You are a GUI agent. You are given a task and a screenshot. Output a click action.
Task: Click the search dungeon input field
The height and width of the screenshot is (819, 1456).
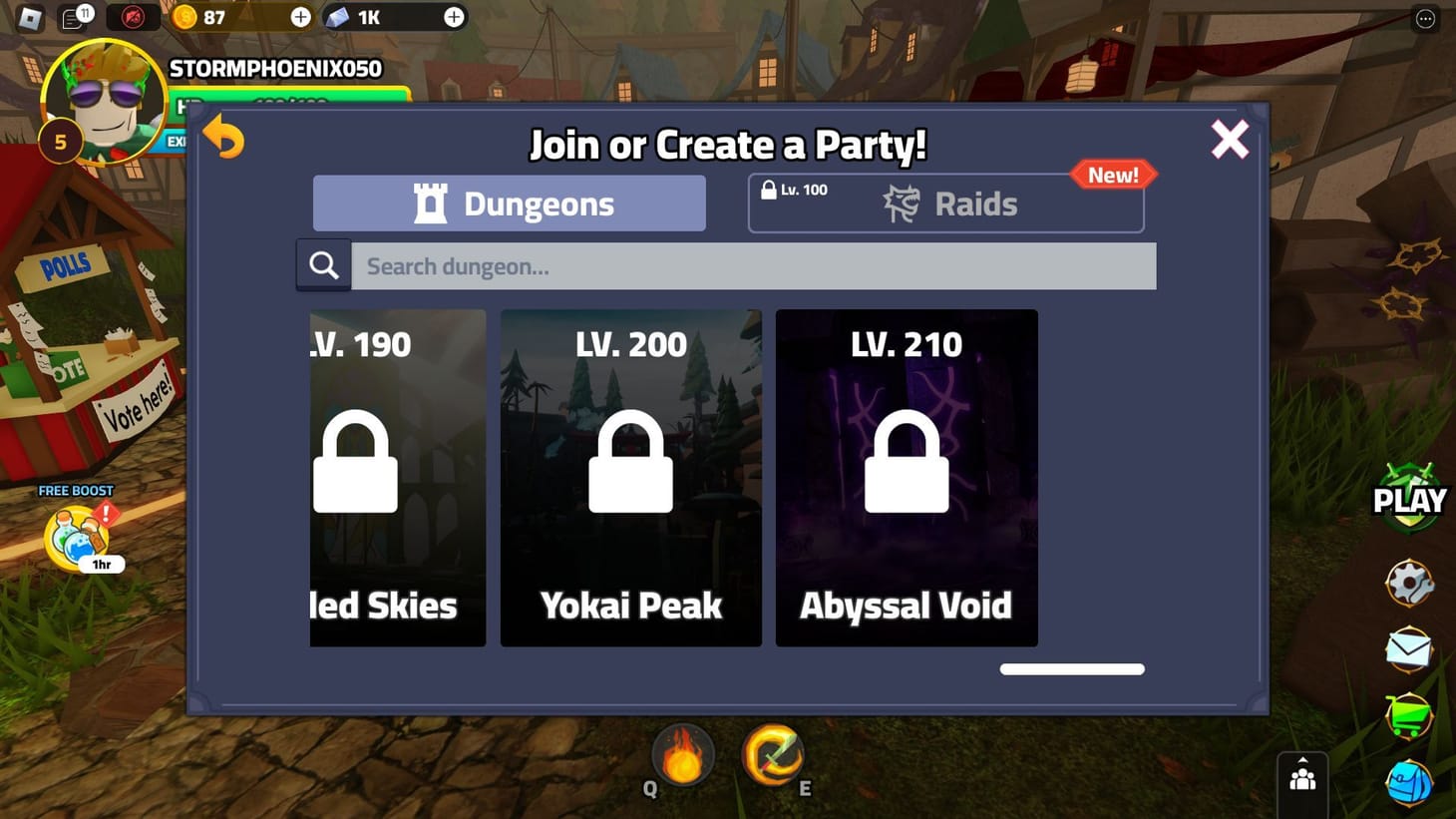pos(753,265)
